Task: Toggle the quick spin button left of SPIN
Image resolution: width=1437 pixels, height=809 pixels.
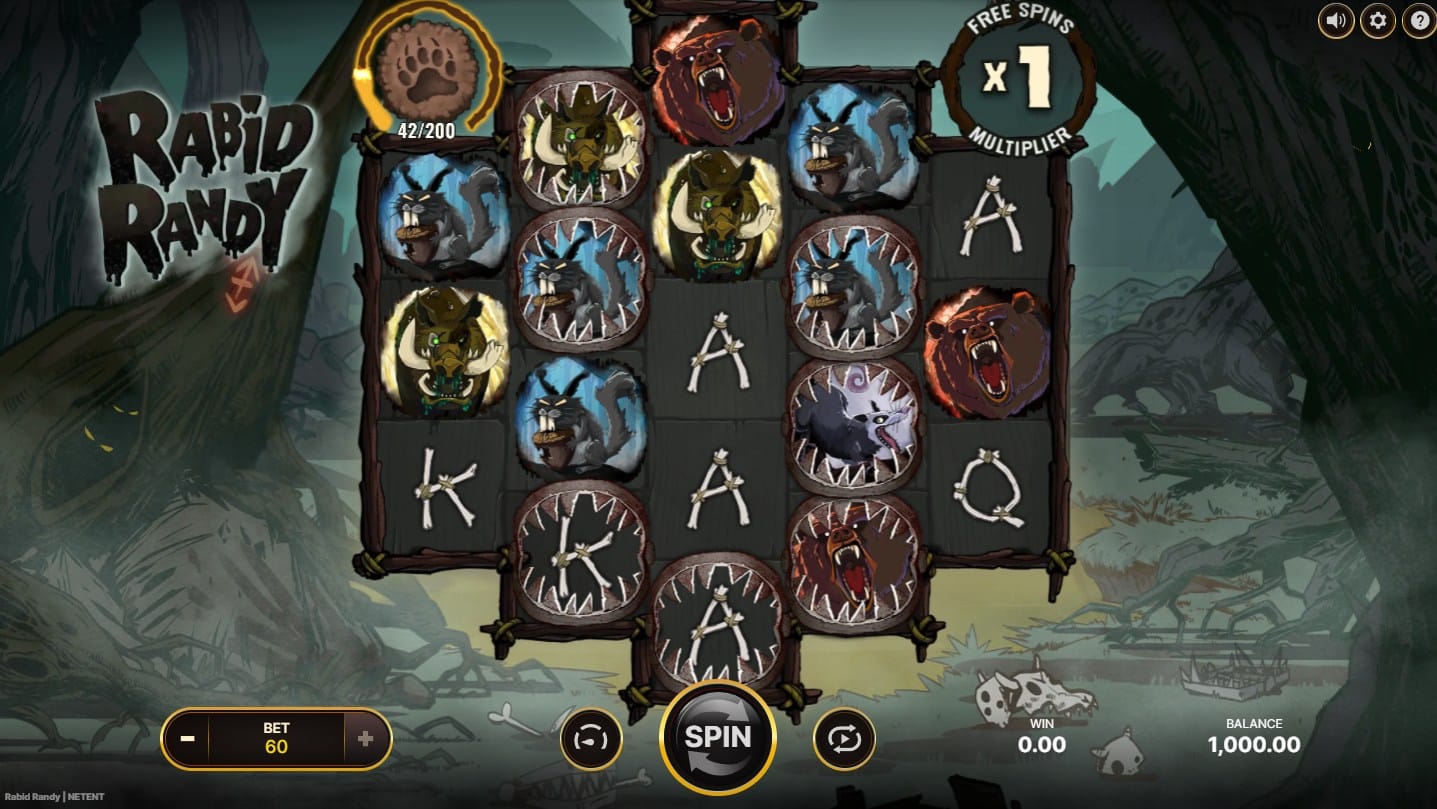Action: coord(591,739)
